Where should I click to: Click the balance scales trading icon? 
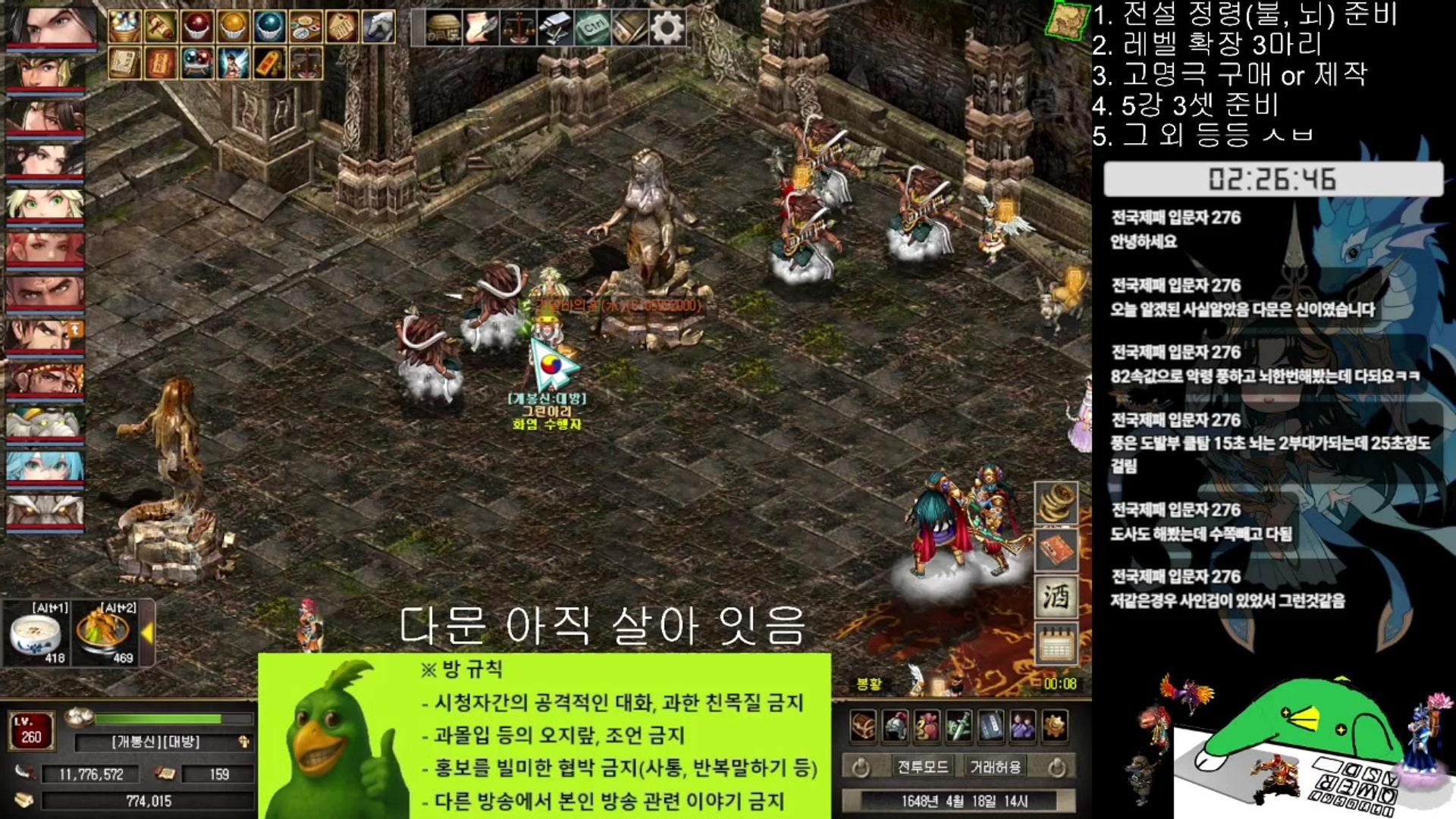[x=519, y=28]
